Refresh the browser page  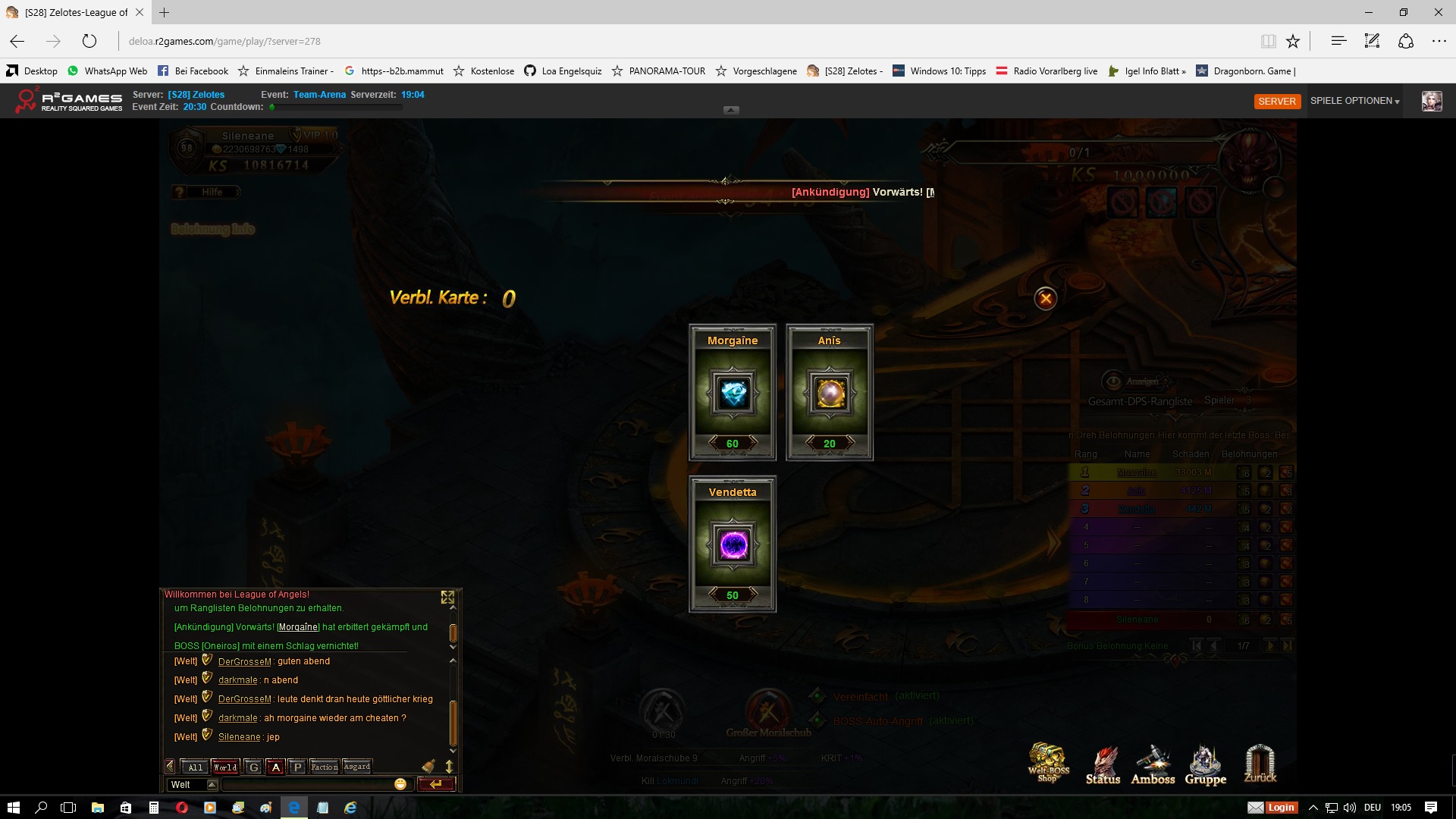pyautogui.click(x=89, y=42)
